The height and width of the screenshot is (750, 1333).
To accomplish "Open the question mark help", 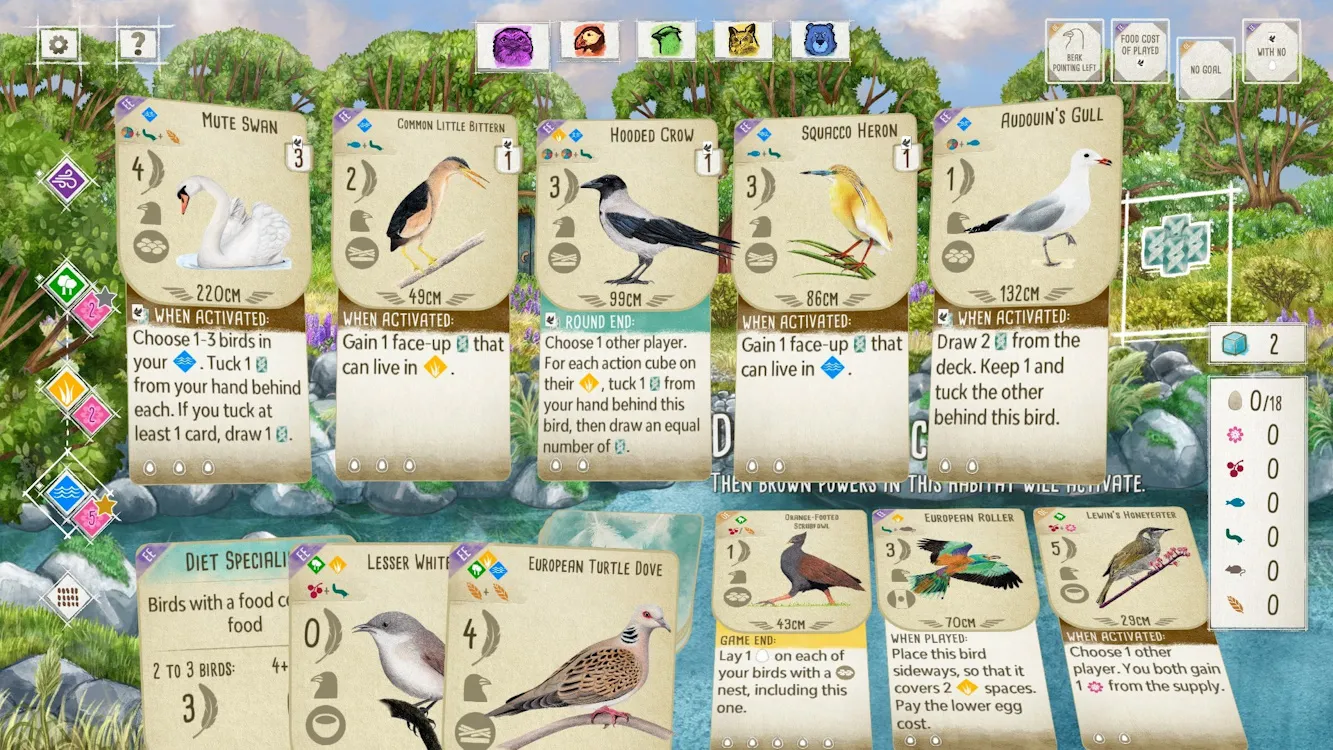I will (138, 43).
